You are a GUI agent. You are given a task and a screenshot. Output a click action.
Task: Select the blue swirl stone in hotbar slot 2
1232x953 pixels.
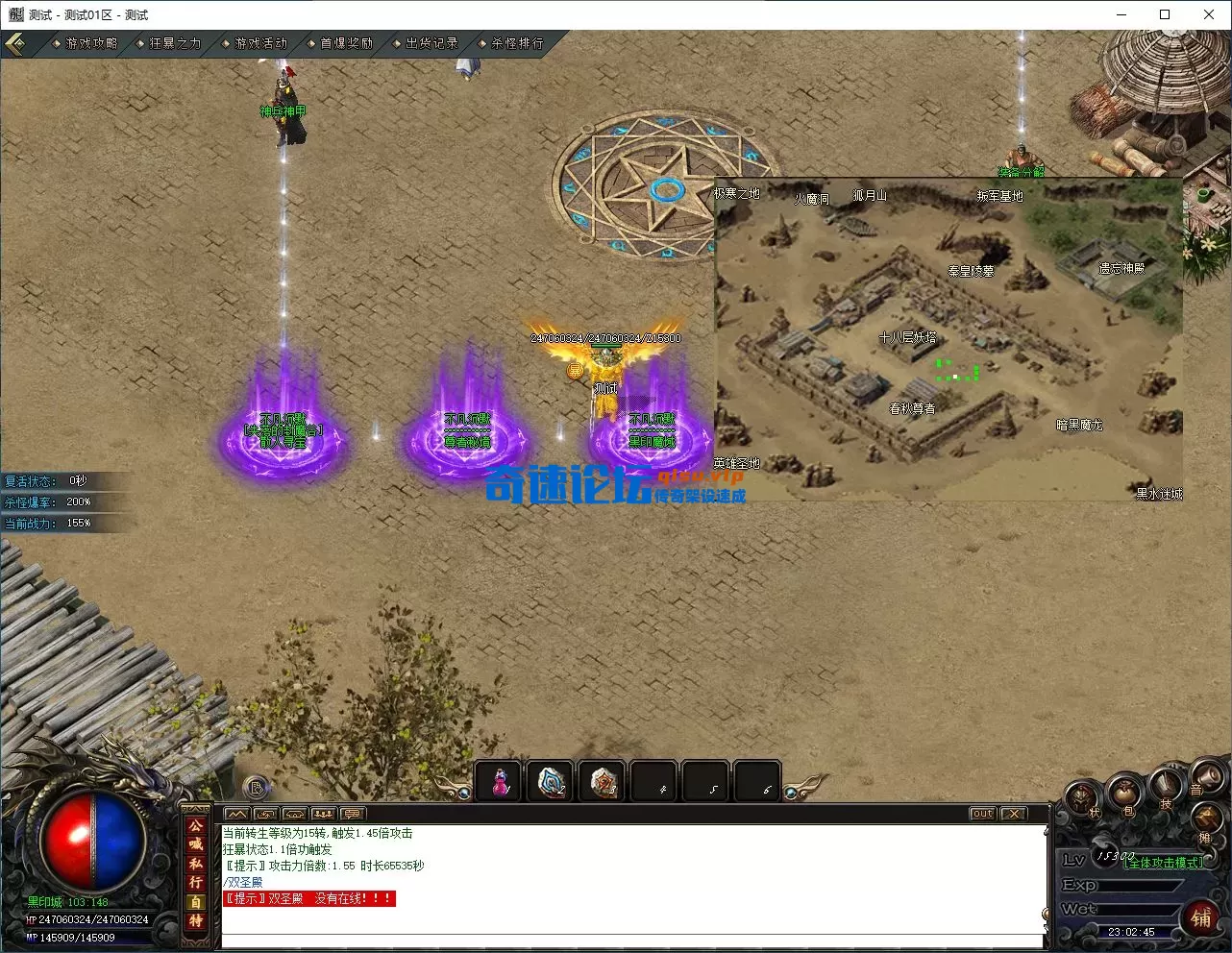pyautogui.click(x=552, y=782)
